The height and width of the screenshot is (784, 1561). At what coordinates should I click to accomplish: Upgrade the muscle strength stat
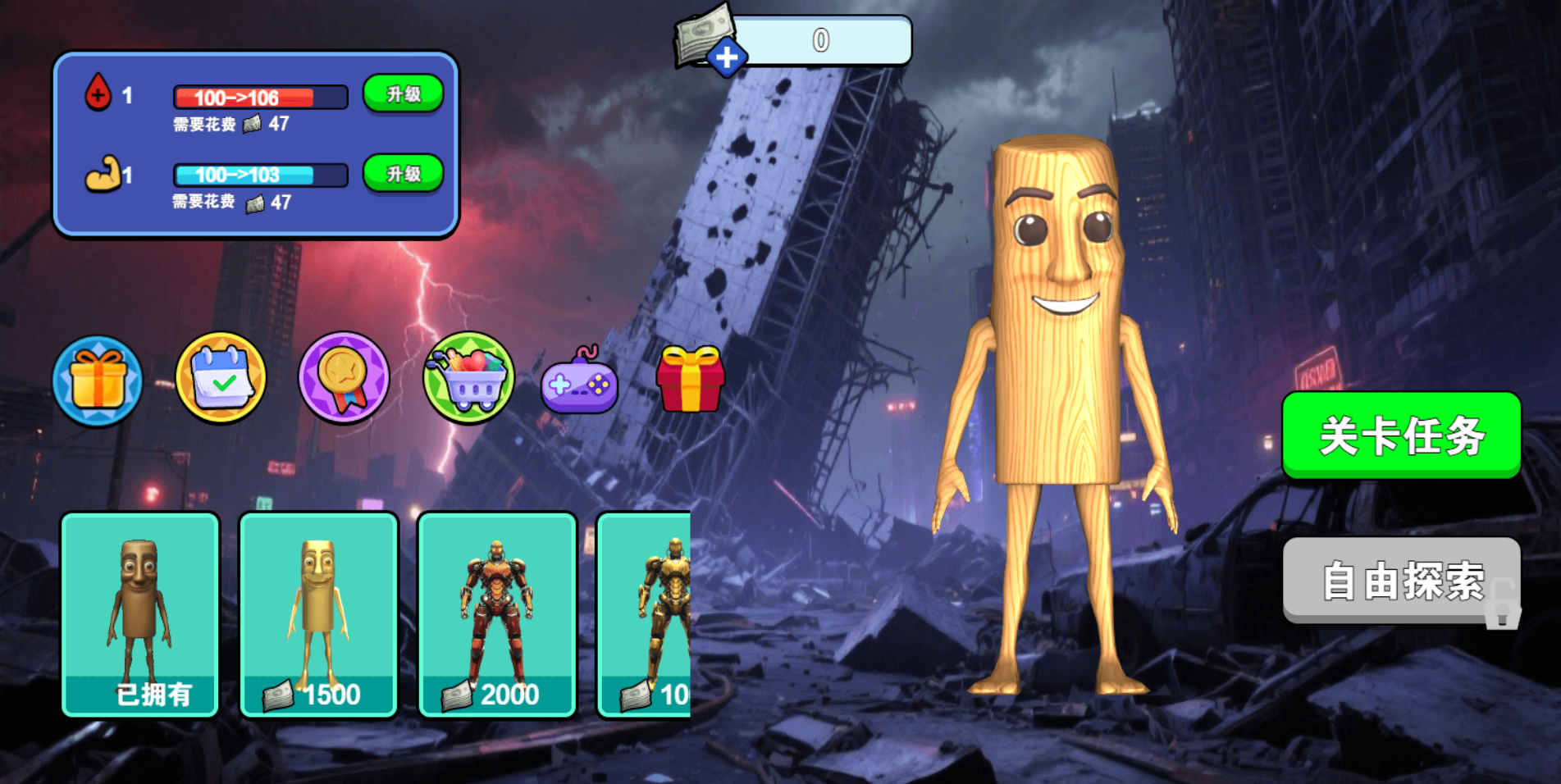tap(403, 174)
